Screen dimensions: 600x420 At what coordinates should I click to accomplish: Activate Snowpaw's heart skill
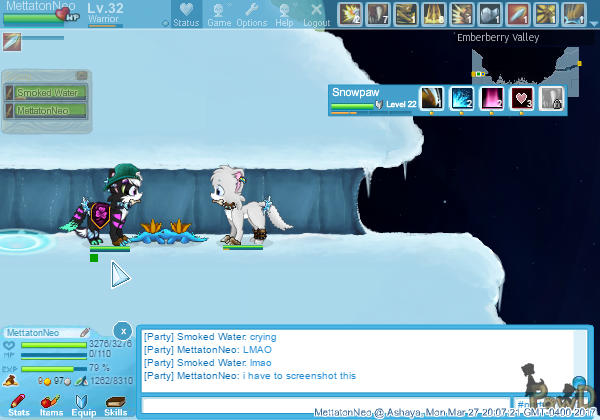[x=522, y=98]
